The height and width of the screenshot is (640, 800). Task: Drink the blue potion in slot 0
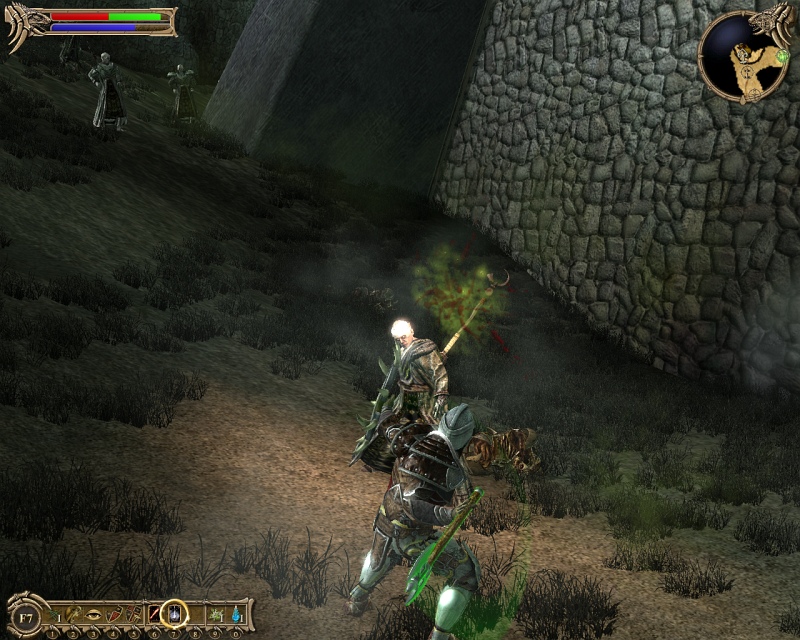236,613
